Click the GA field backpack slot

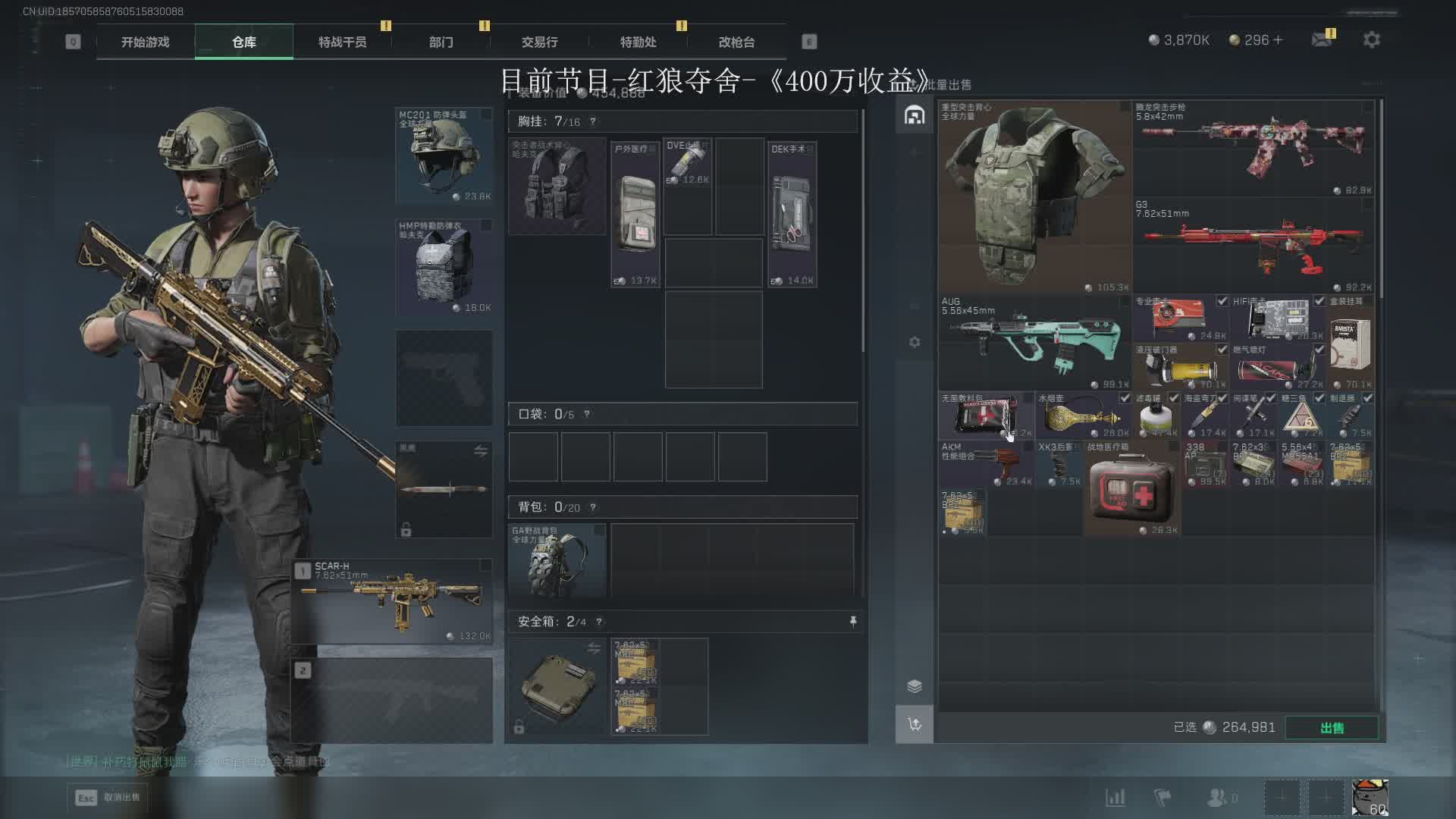tap(557, 560)
